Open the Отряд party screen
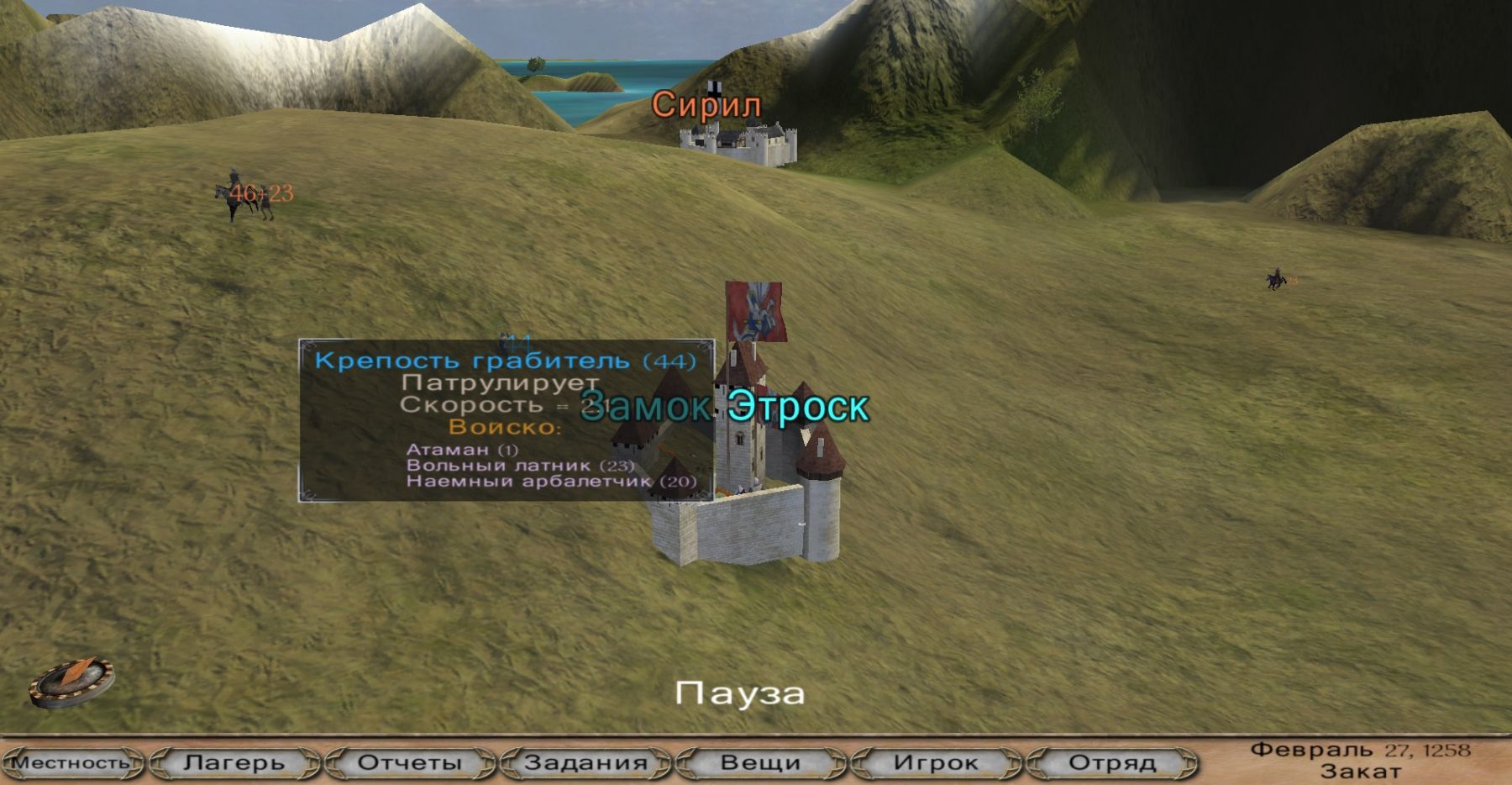 pyautogui.click(x=1111, y=763)
